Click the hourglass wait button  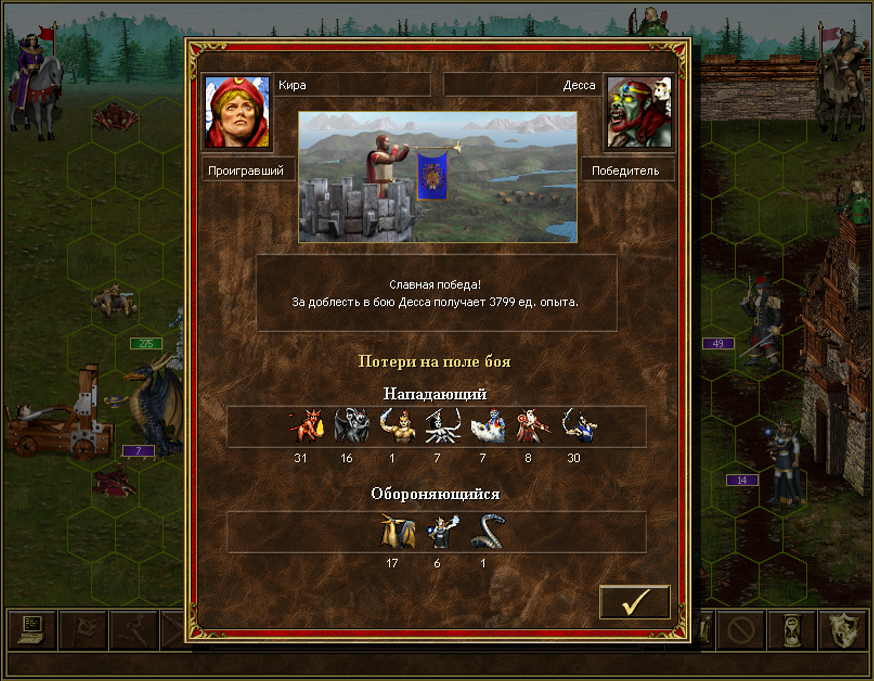792,630
